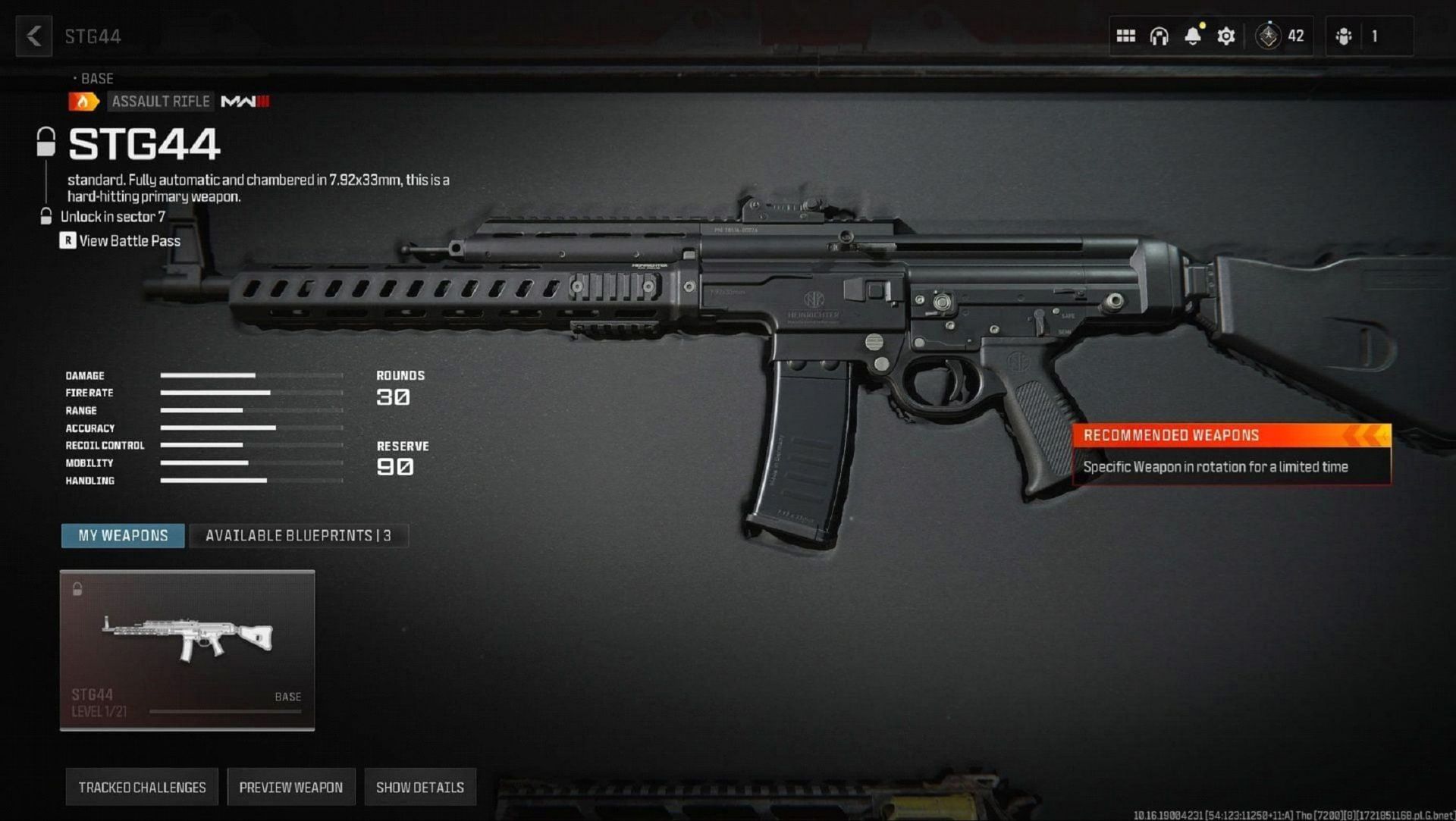Open Tracked Challenges
Screen dimensions: 1456x821
(142, 787)
